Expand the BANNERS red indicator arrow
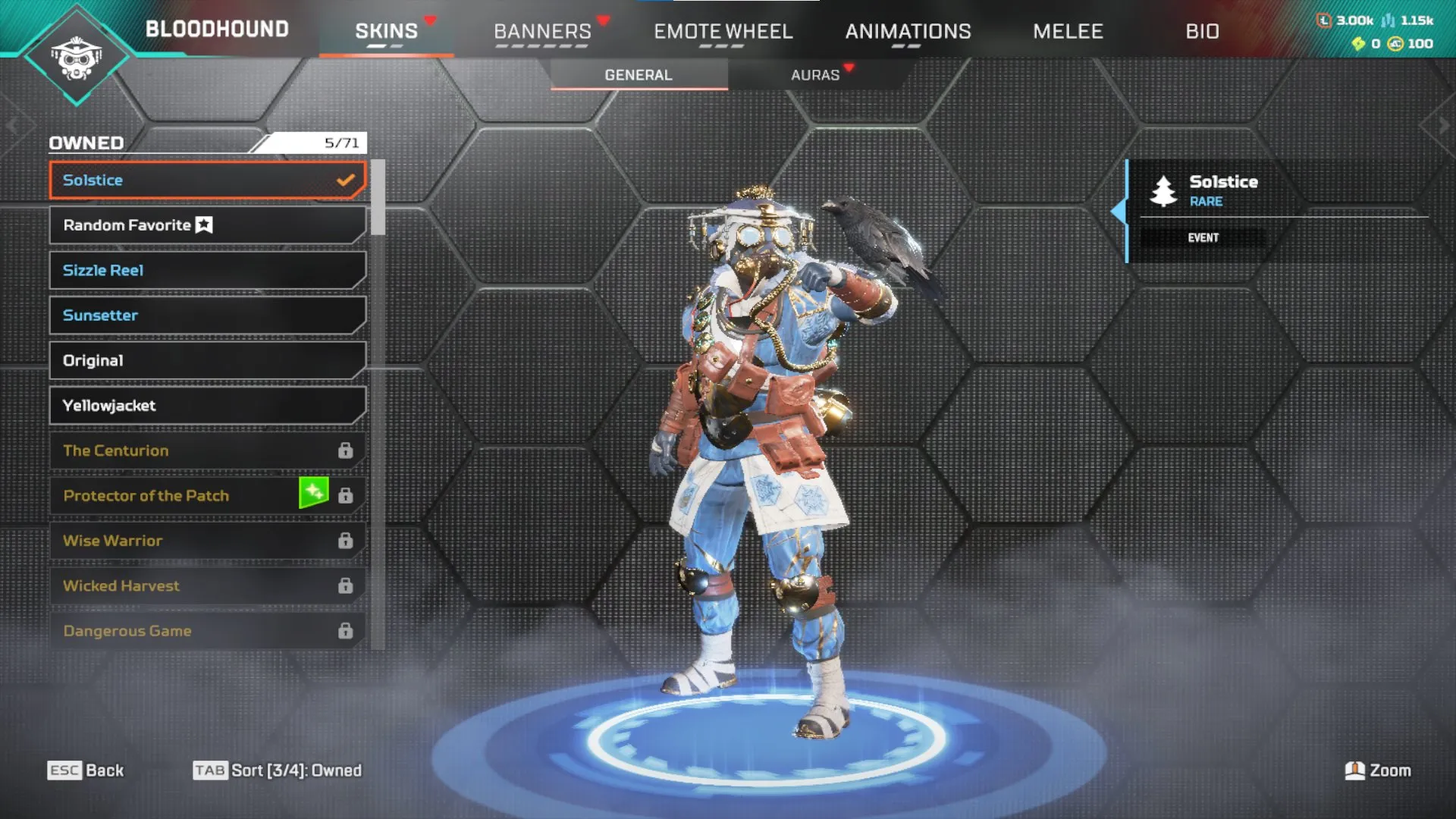Screen dimensions: 1456x819 click(x=604, y=20)
